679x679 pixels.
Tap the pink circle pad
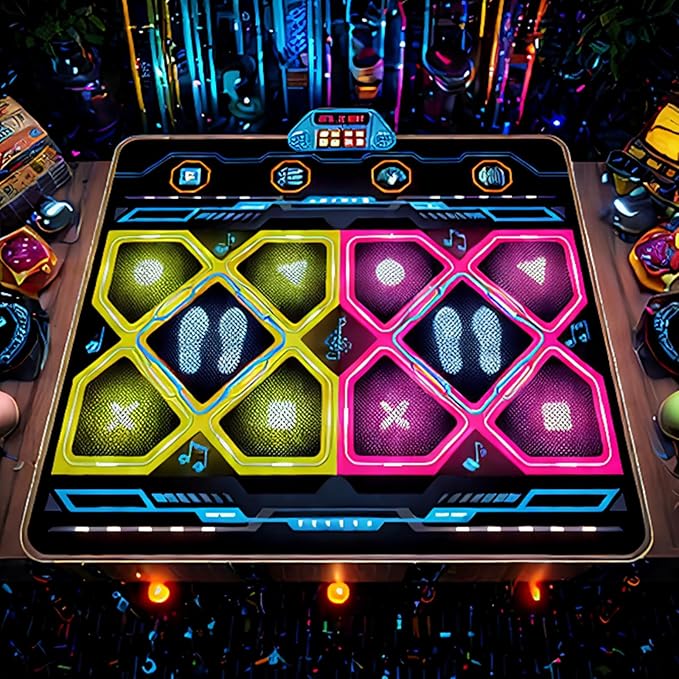click(x=391, y=272)
